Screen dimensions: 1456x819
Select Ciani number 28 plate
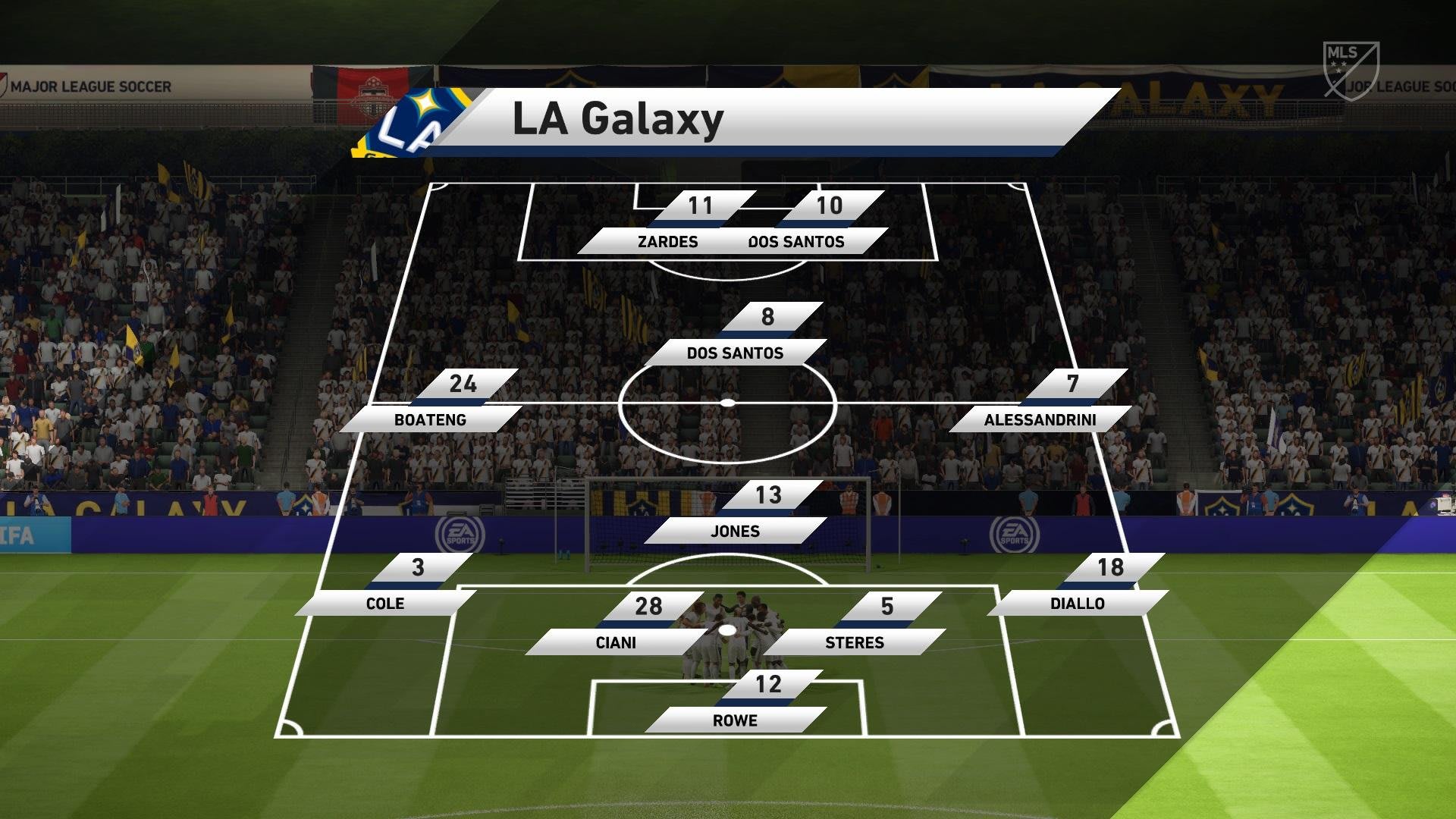coord(615,642)
